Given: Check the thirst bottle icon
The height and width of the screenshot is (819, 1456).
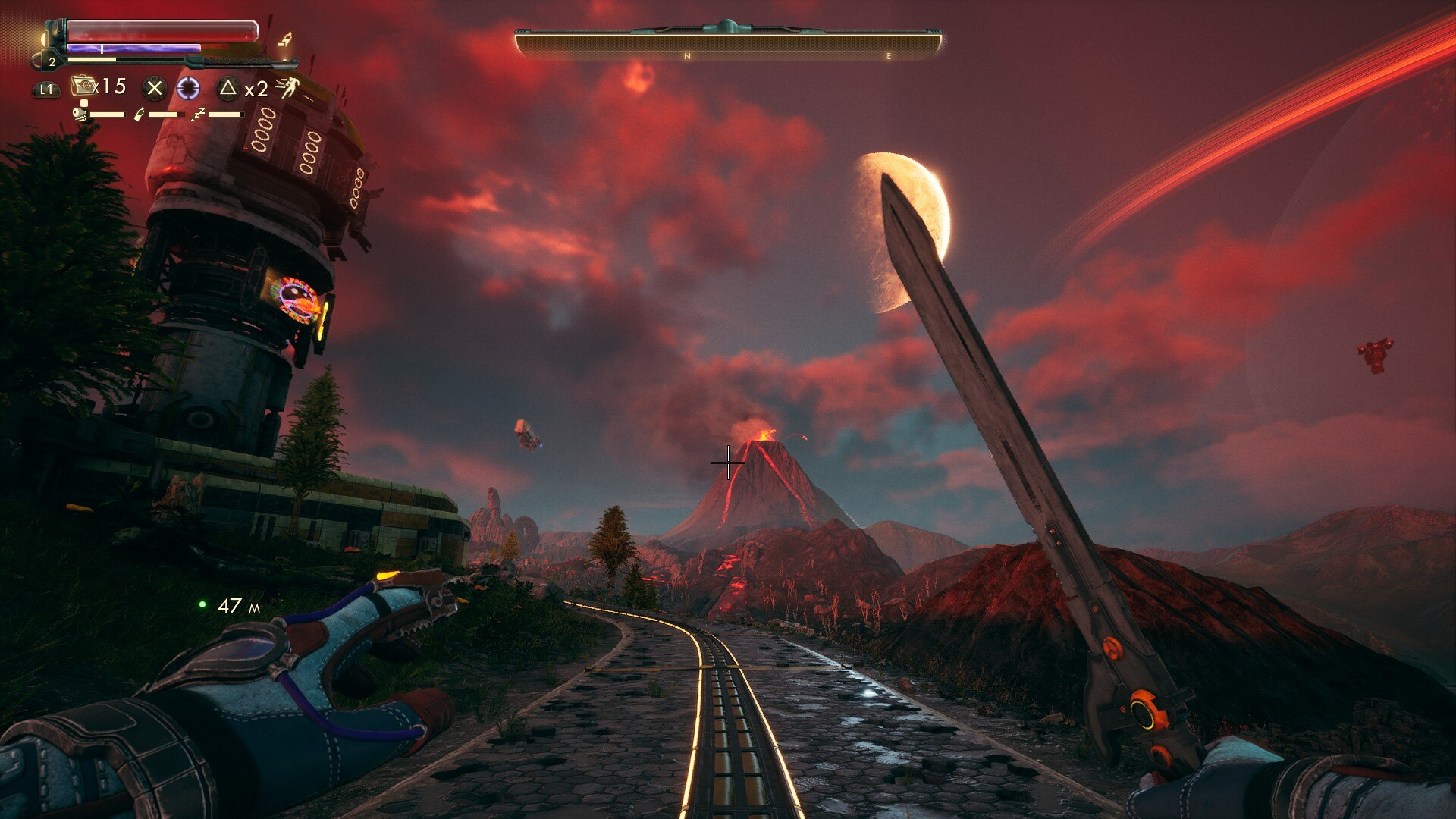Looking at the screenshot, I should (x=139, y=115).
